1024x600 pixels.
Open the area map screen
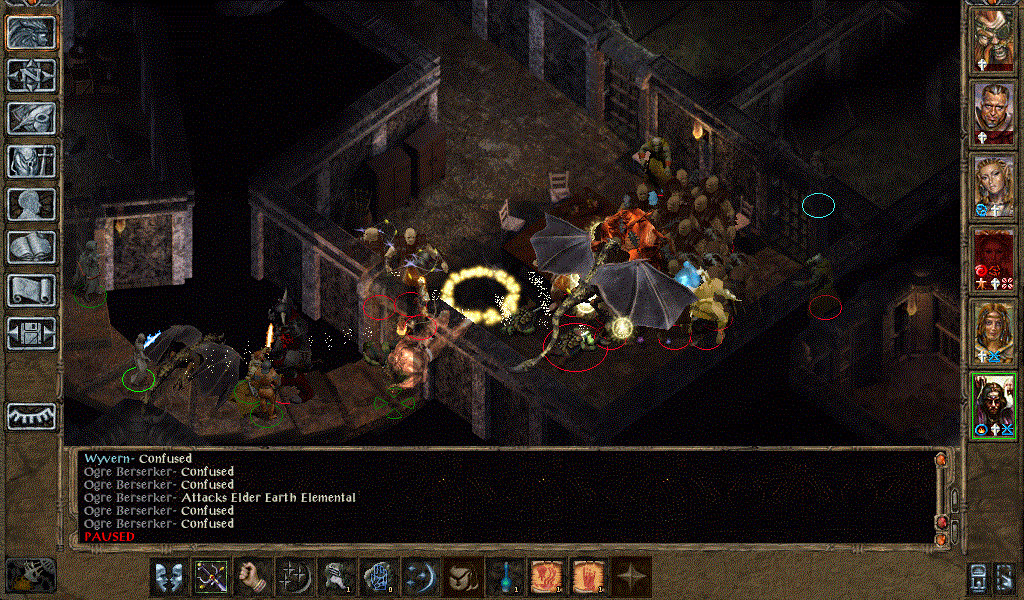tap(32, 75)
